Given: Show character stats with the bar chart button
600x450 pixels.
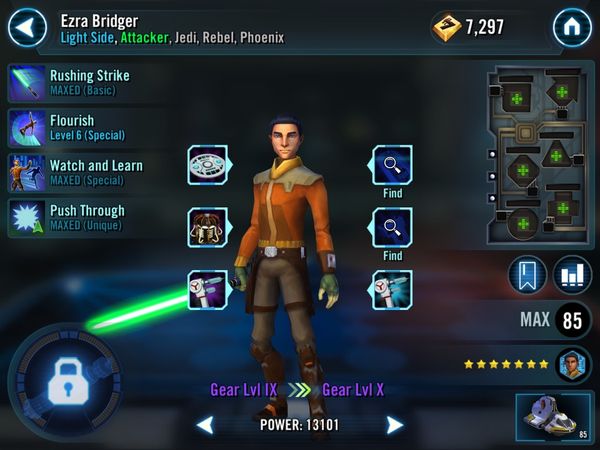Looking at the screenshot, I should point(571,276).
